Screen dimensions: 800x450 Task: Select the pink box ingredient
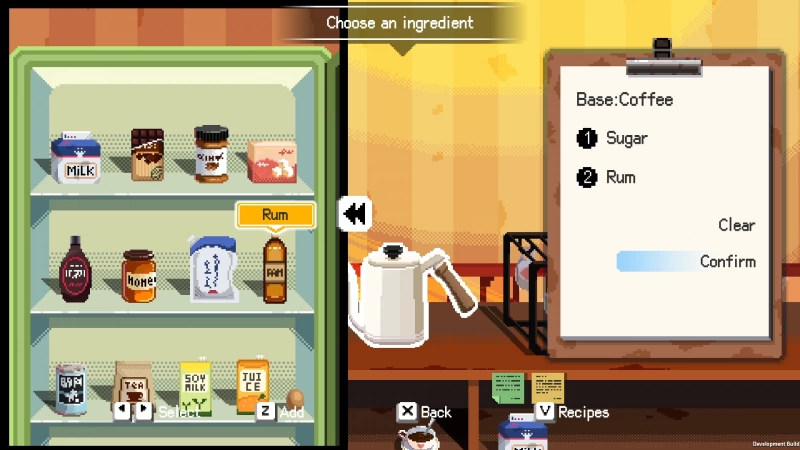point(272,160)
